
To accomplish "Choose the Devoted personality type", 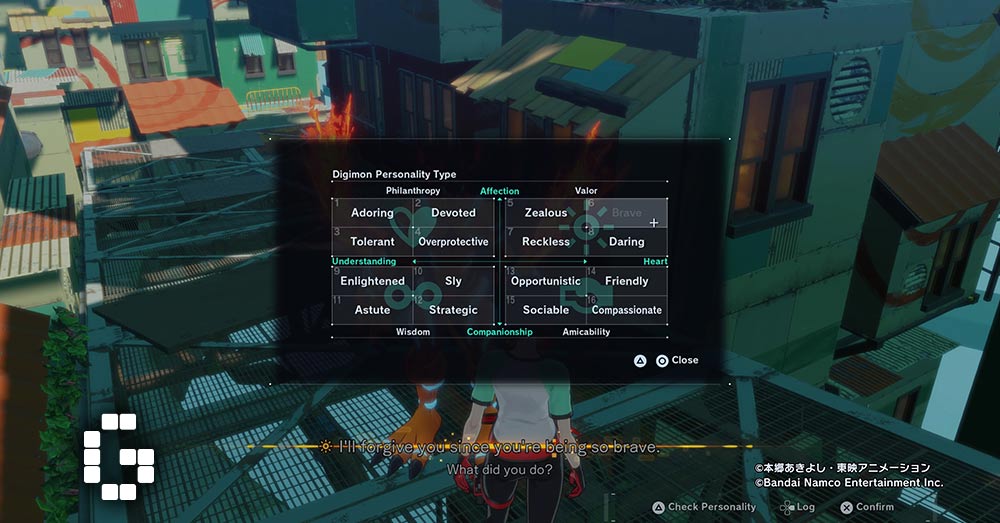I will point(453,213).
